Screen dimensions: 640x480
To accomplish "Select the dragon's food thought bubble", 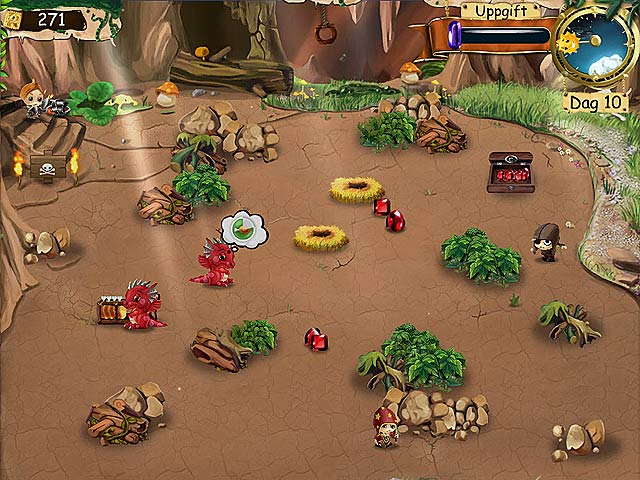I will pyautogui.click(x=244, y=230).
